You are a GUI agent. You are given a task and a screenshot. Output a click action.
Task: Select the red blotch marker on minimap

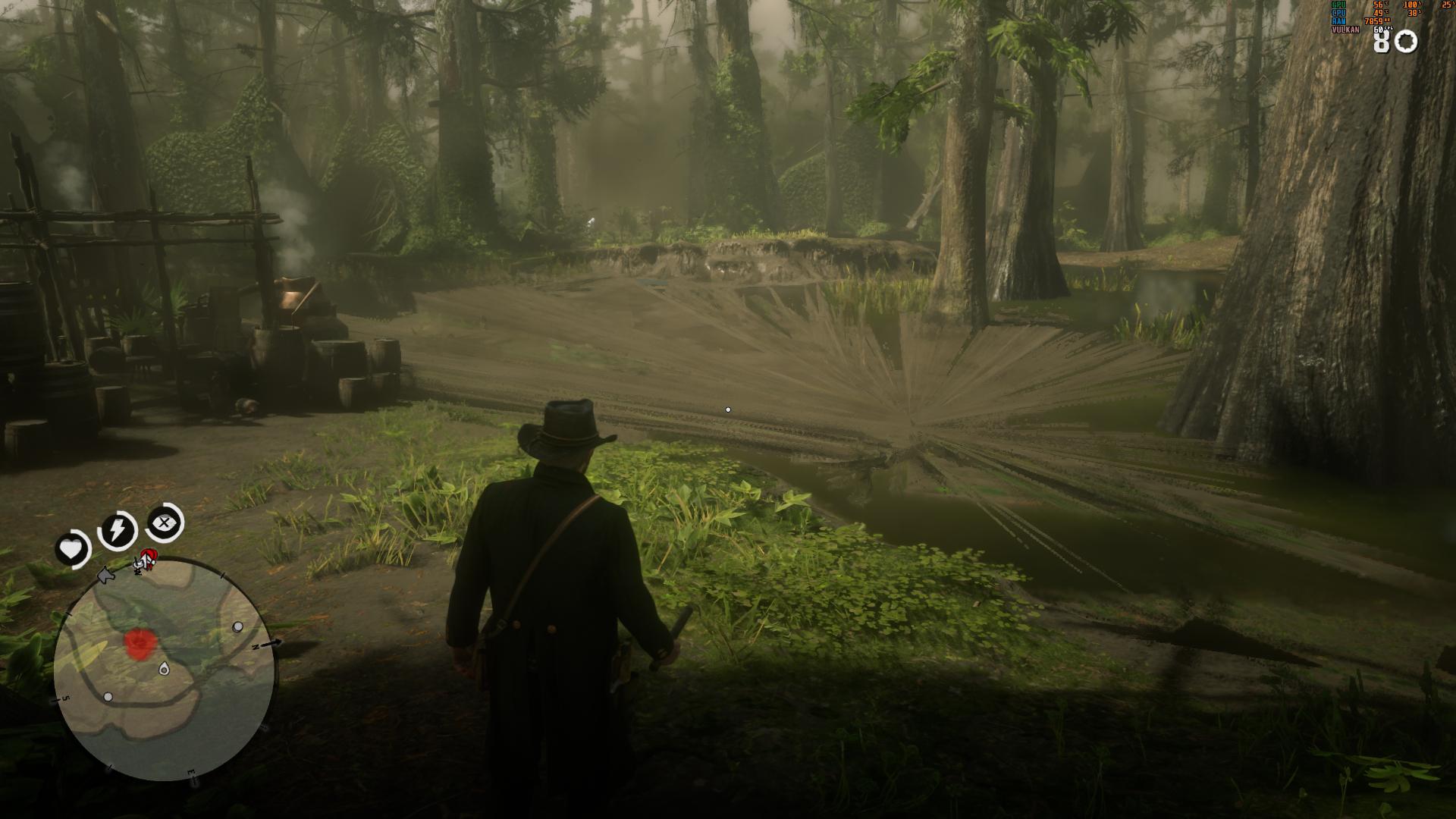coord(139,643)
